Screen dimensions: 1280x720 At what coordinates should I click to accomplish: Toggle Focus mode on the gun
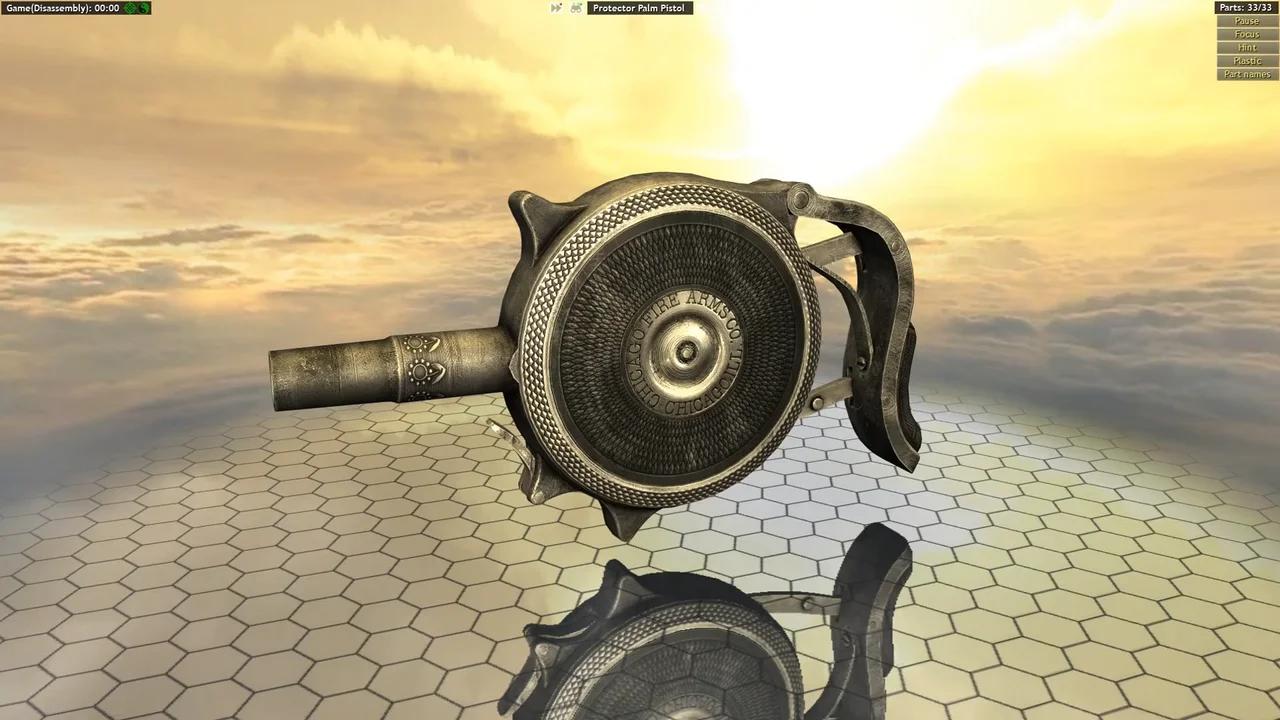(1246, 33)
